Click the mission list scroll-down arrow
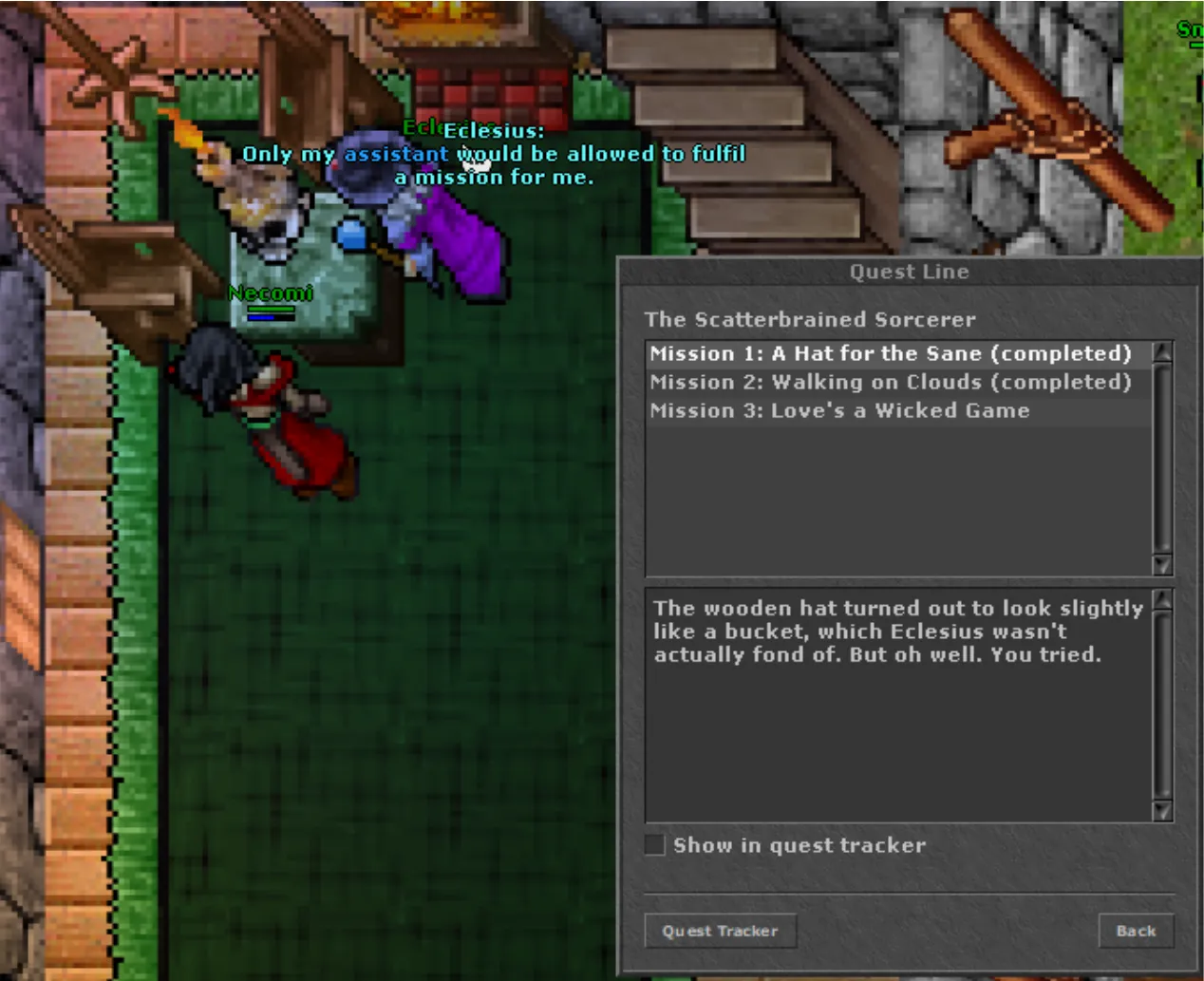Viewport: 1204px width, 981px height. [x=1162, y=565]
